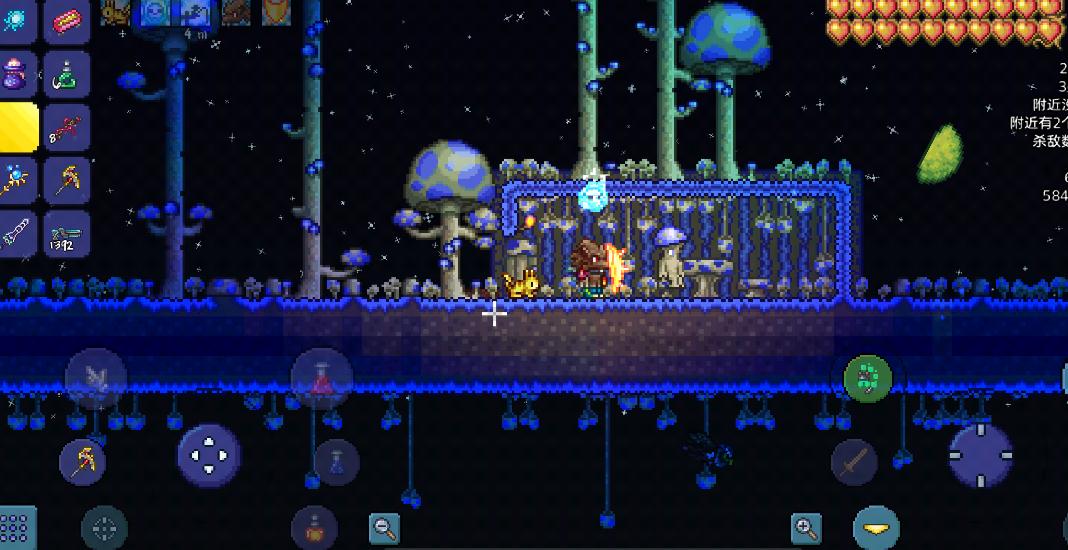
Task: Toggle the smart cursor target button
Action: click(x=104, y=527)
